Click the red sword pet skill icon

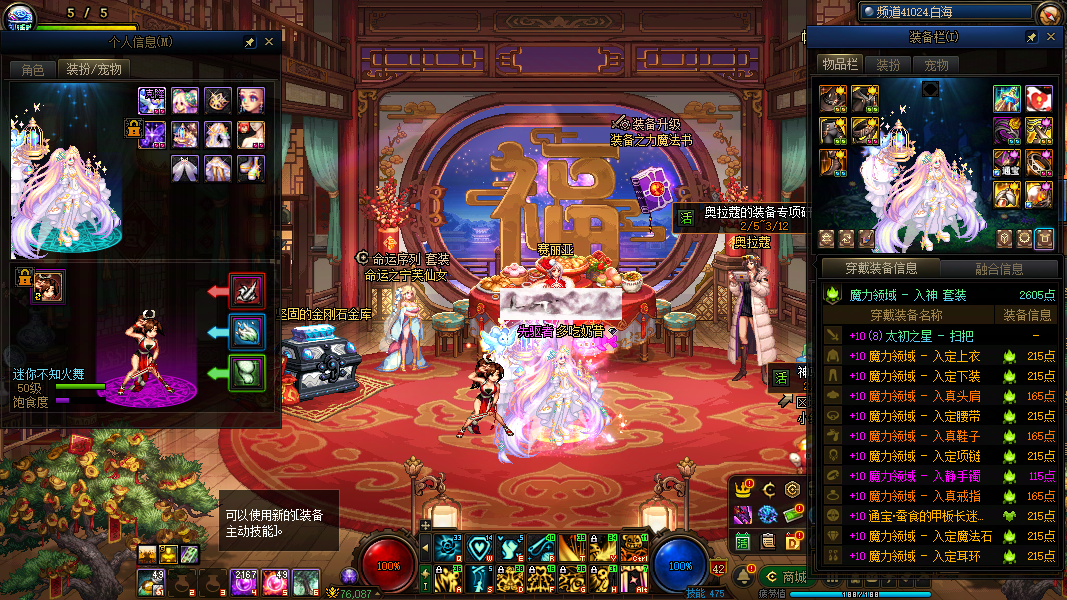tap(247, 291)
